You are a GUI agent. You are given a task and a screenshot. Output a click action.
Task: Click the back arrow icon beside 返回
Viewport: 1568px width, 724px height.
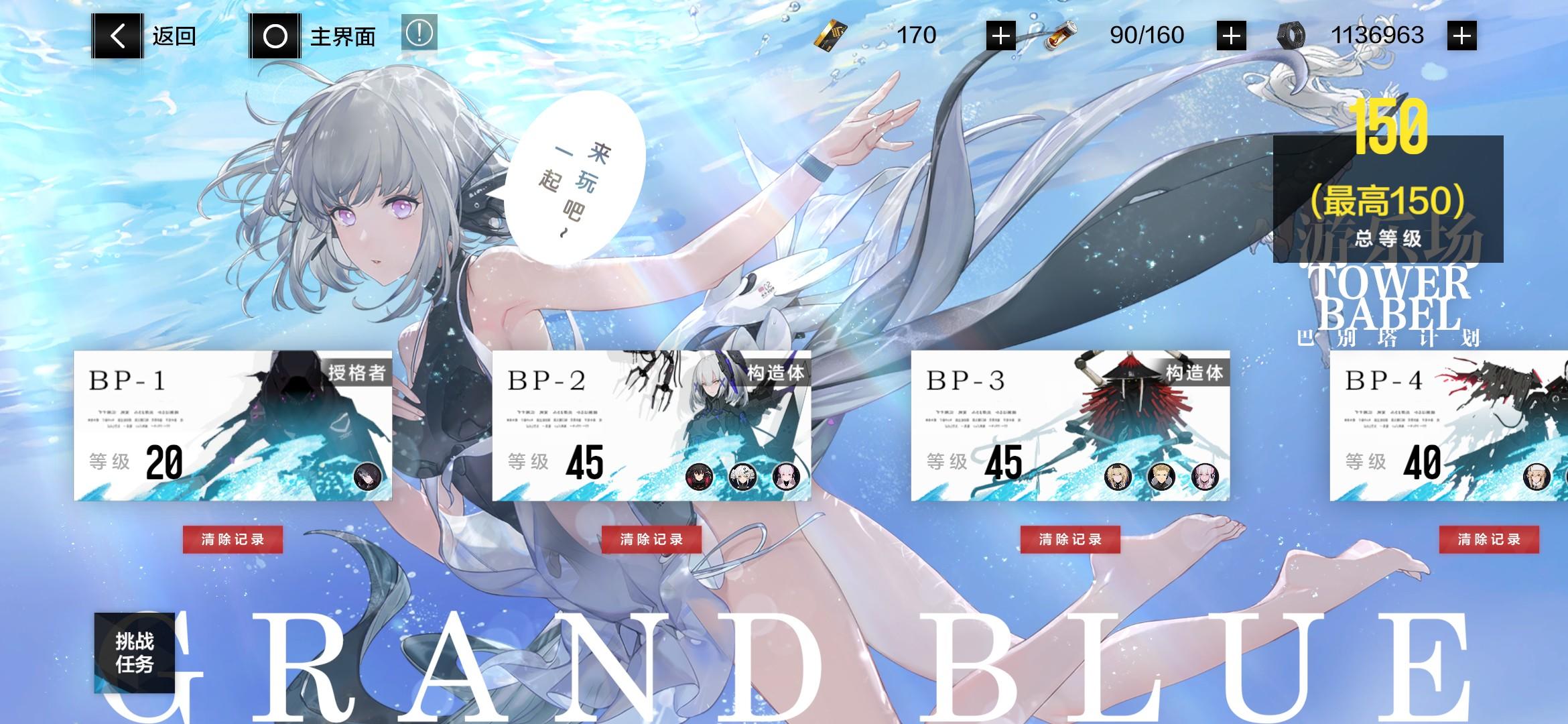(x=115, y=34)
